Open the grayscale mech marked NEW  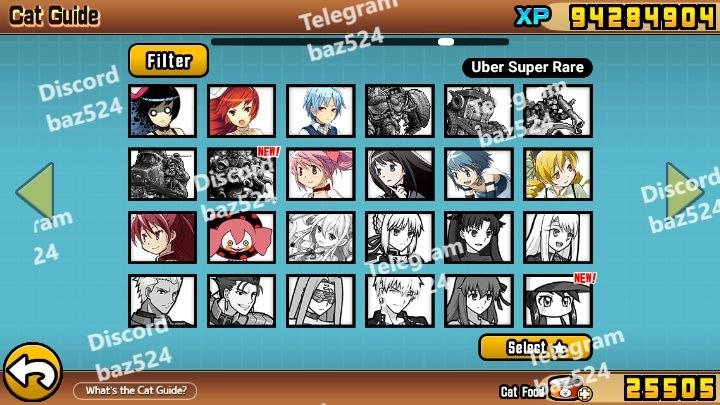tap(242, 174)
